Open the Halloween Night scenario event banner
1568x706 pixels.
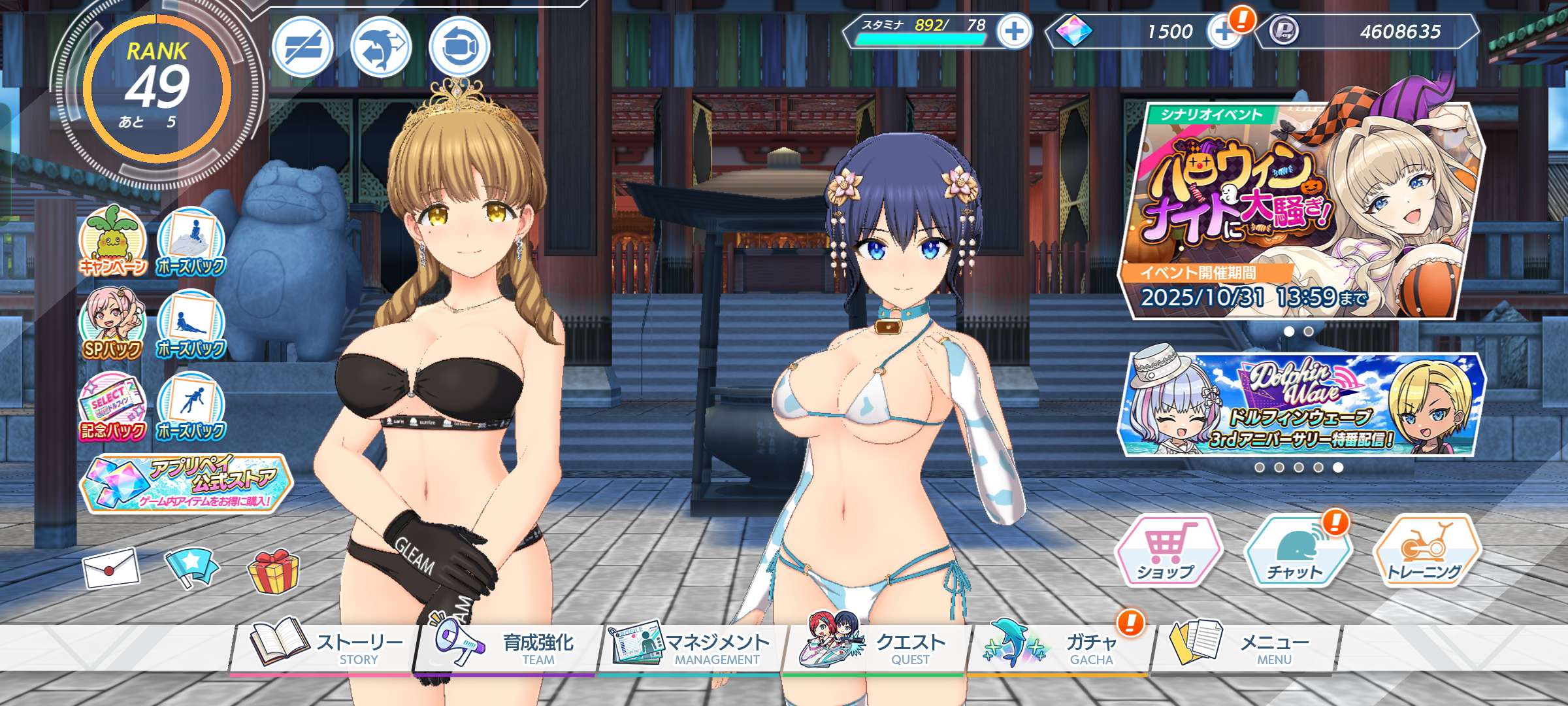pyautogui.click(x=1300, y=209)
